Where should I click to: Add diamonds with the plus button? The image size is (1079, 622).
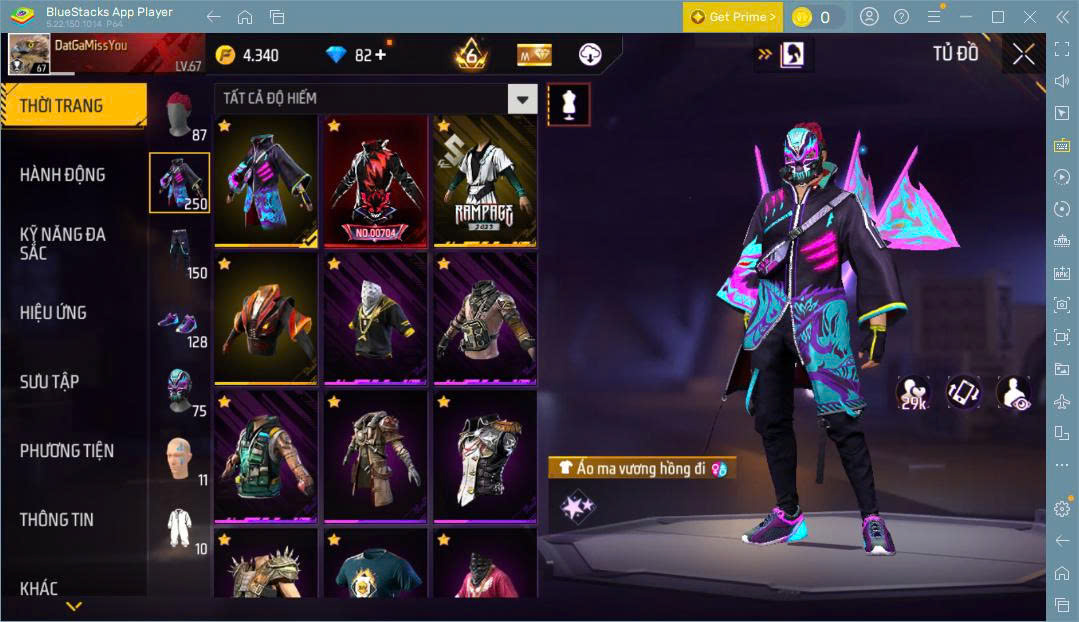click(379, 55)
